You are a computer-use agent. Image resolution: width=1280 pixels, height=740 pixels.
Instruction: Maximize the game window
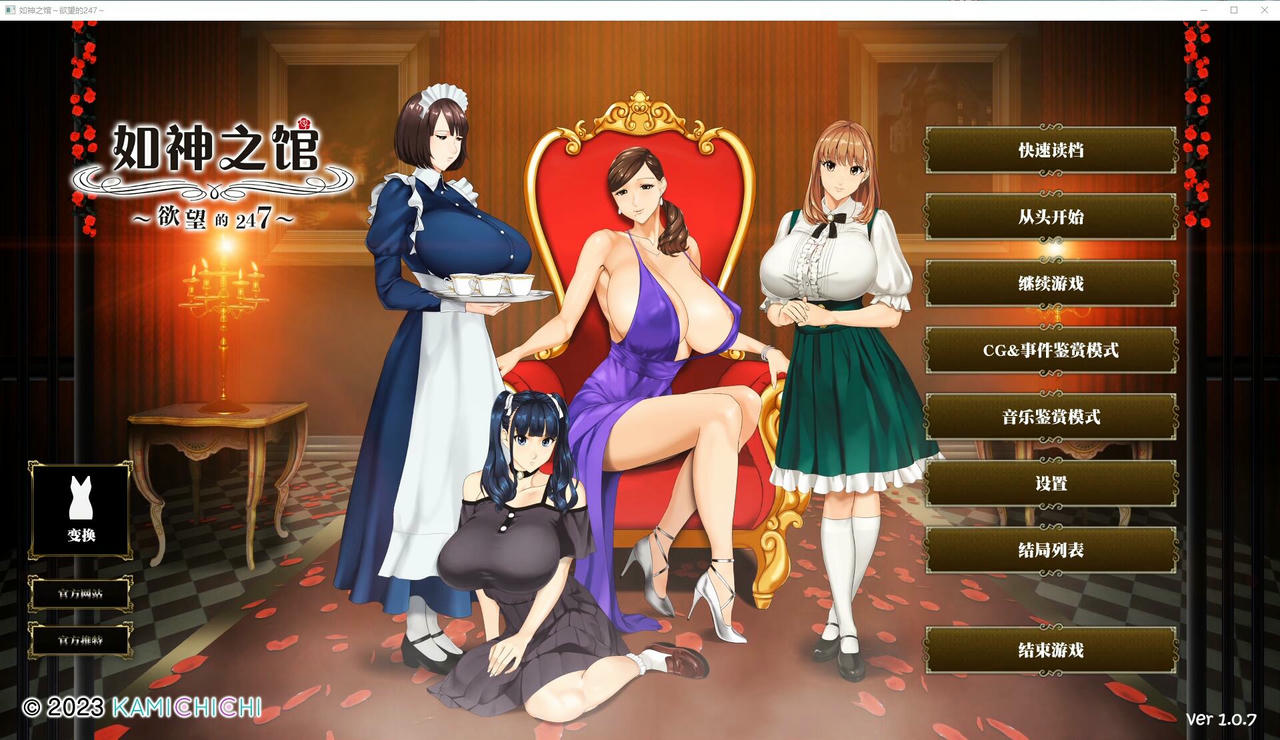point(1234,10)
